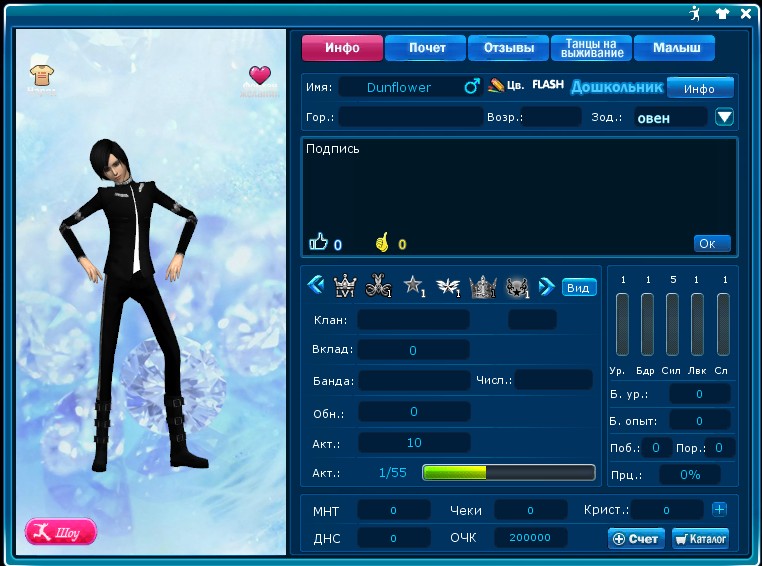Open the zodiac sign dropdown arrow

[x=725, y=117]
